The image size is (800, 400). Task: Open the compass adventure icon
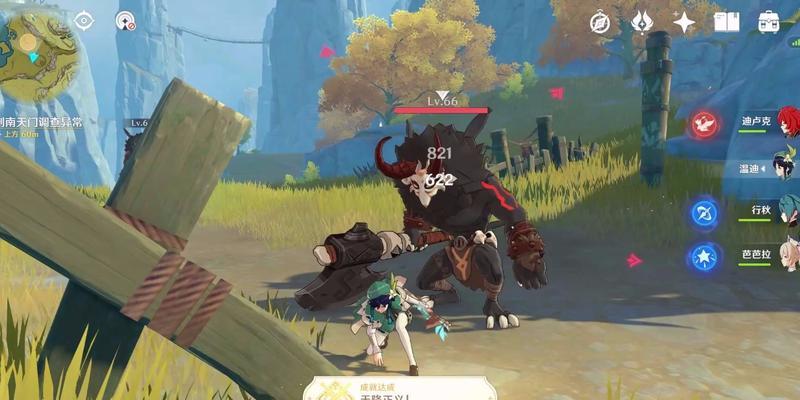(600, 22)
